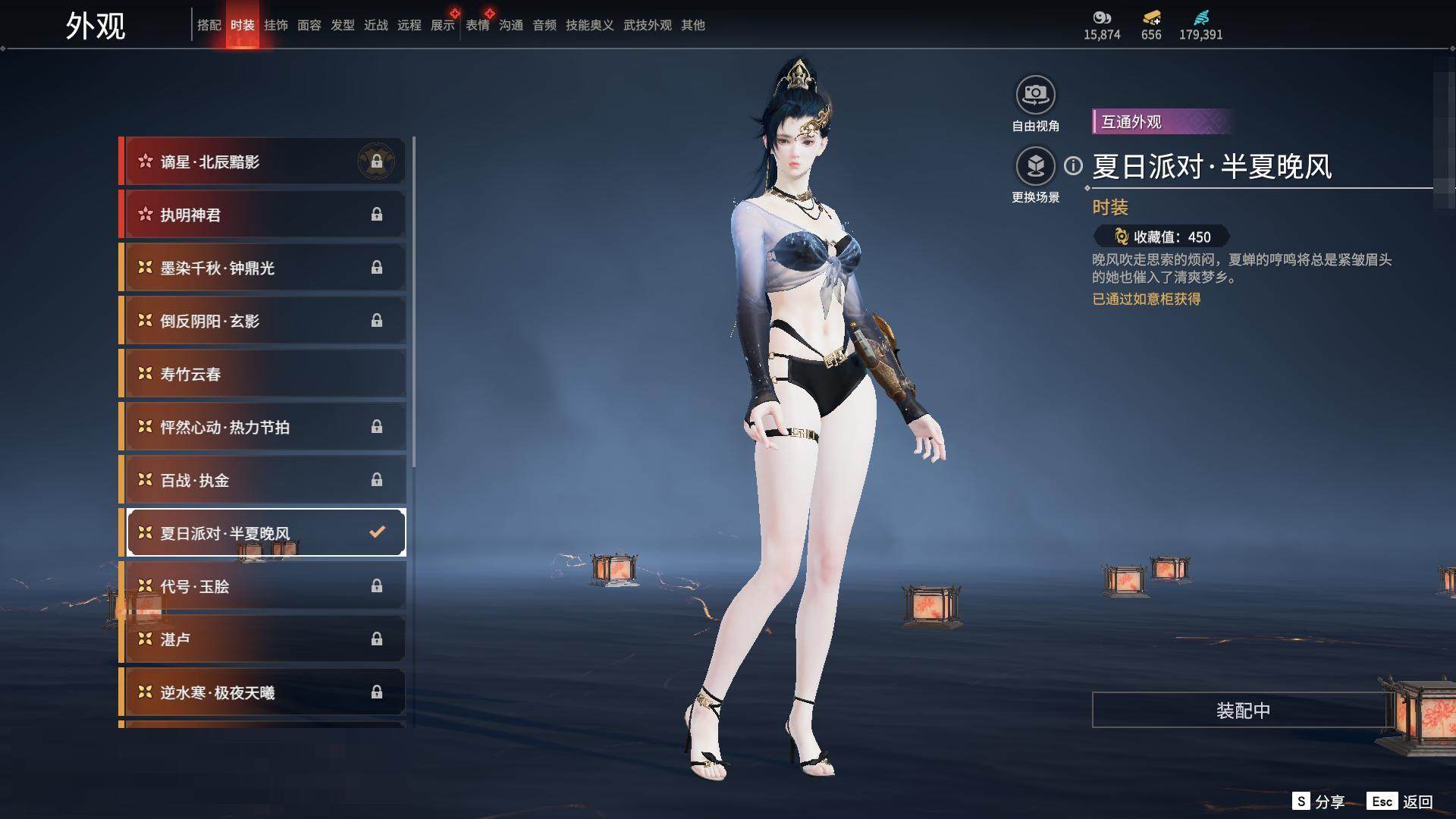Switch to the 技能奥义 tab
Viewport: 1456px width, 819px height.
[x=589, y=25]
